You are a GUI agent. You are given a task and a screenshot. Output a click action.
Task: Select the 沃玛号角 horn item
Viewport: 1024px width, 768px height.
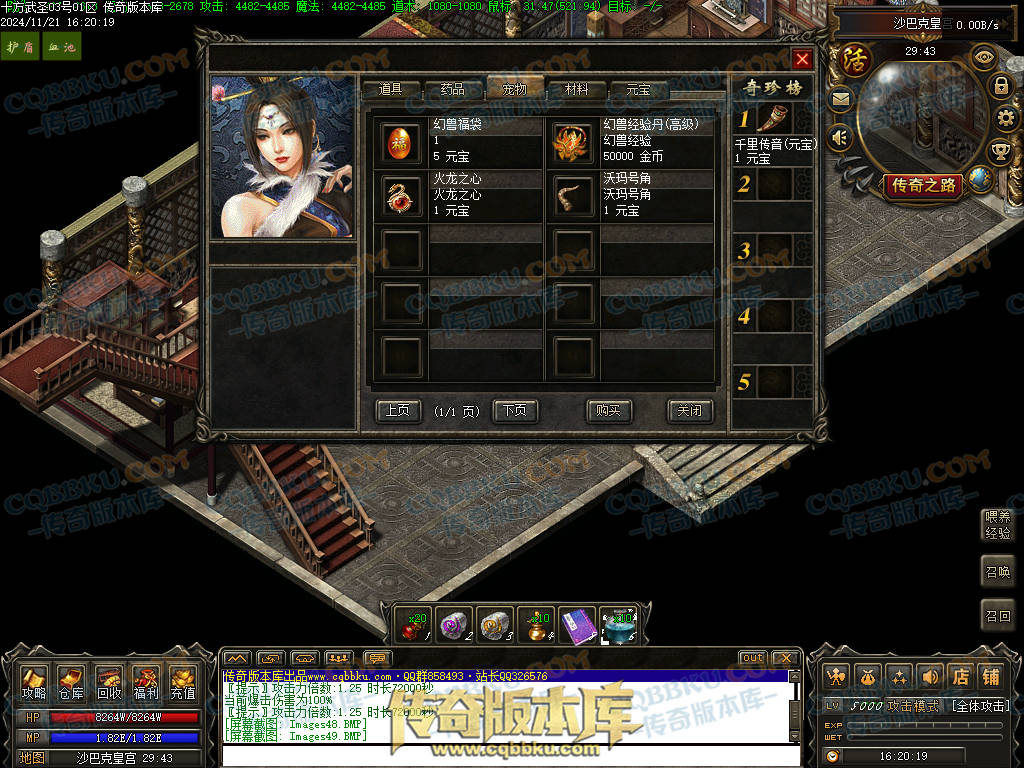point(574,196)
